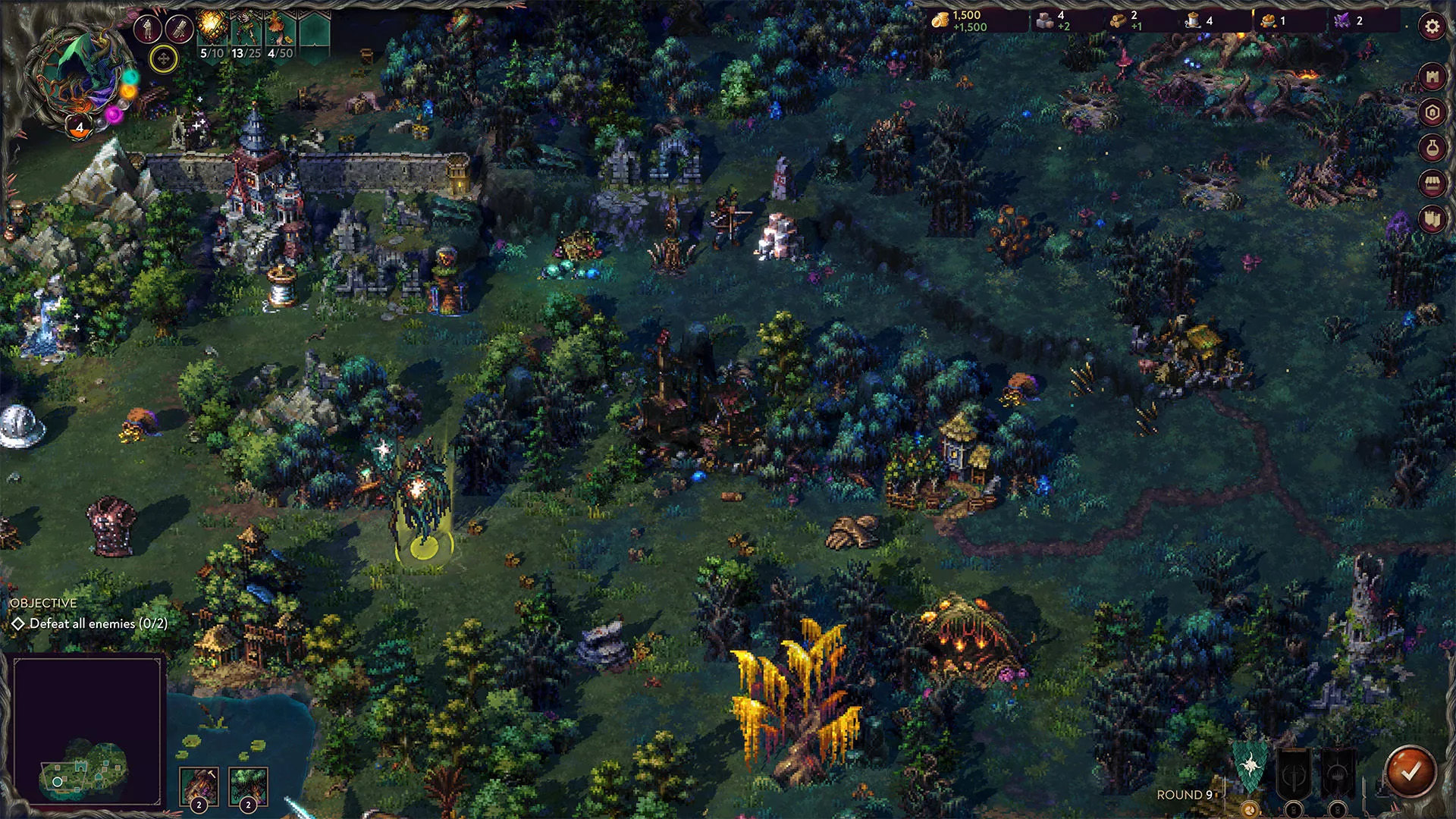The image size is (1456, 819).
Task: Open the helmet wielder screen
Action: click(1432, 113)
